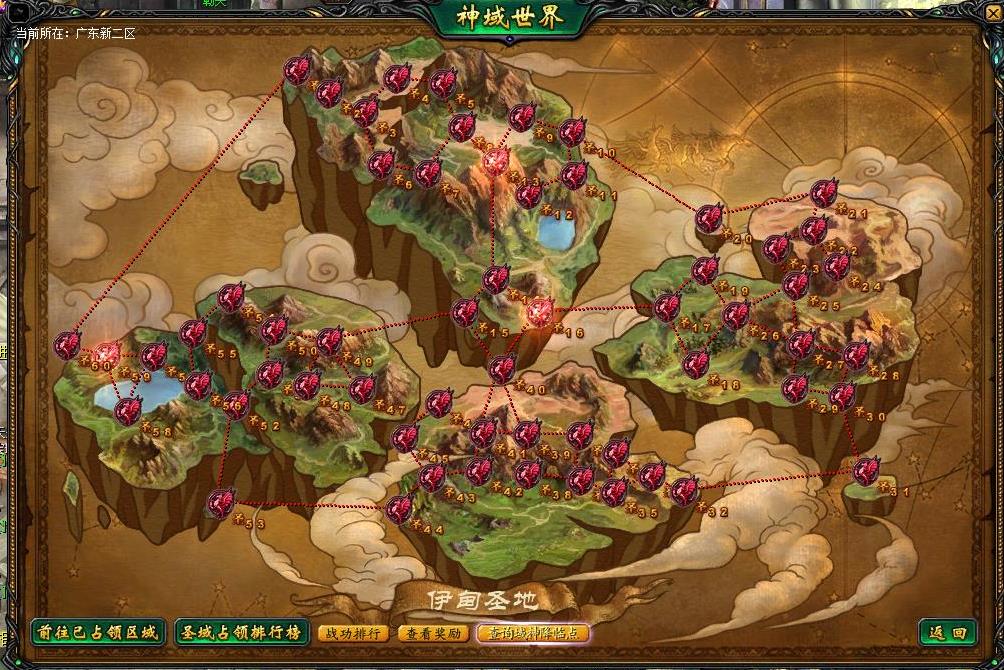Choose map node number 58

(128, 410)
